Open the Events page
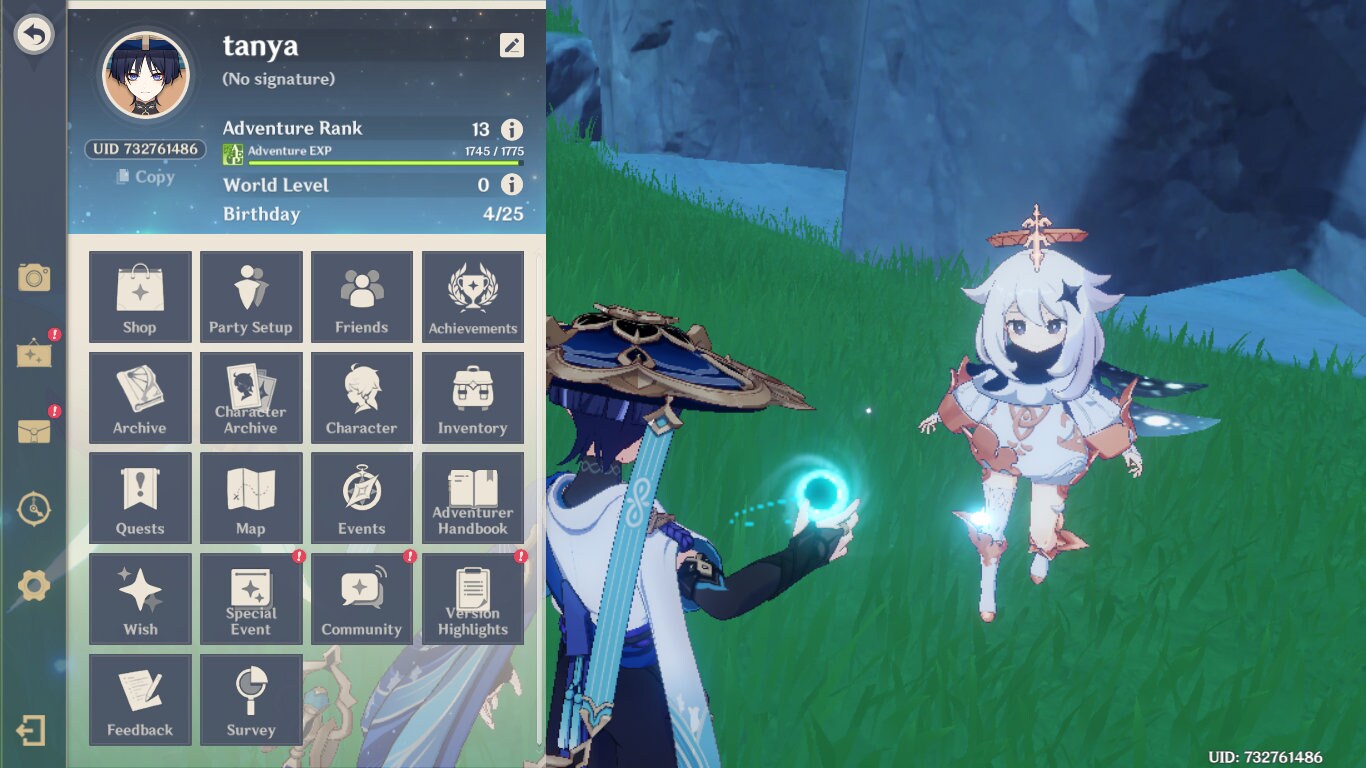 click(x=362, y=498)
